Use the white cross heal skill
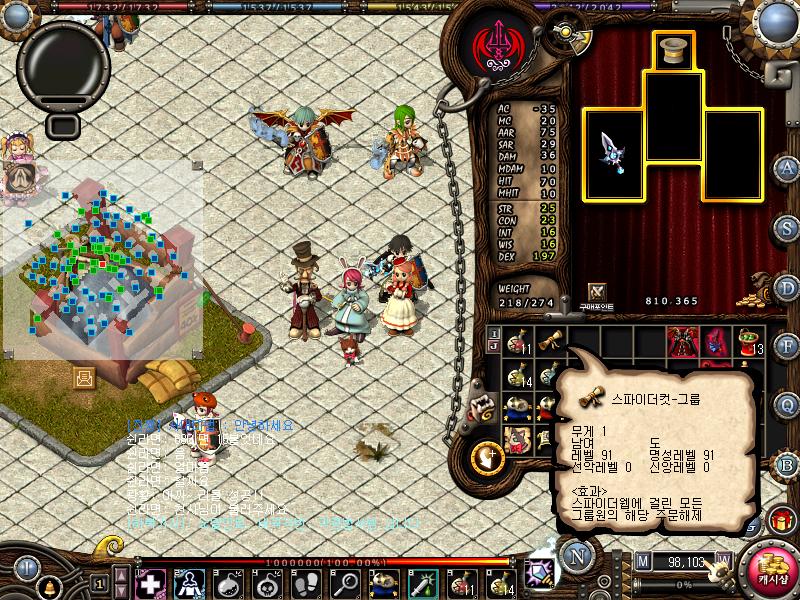 (150, 582)
